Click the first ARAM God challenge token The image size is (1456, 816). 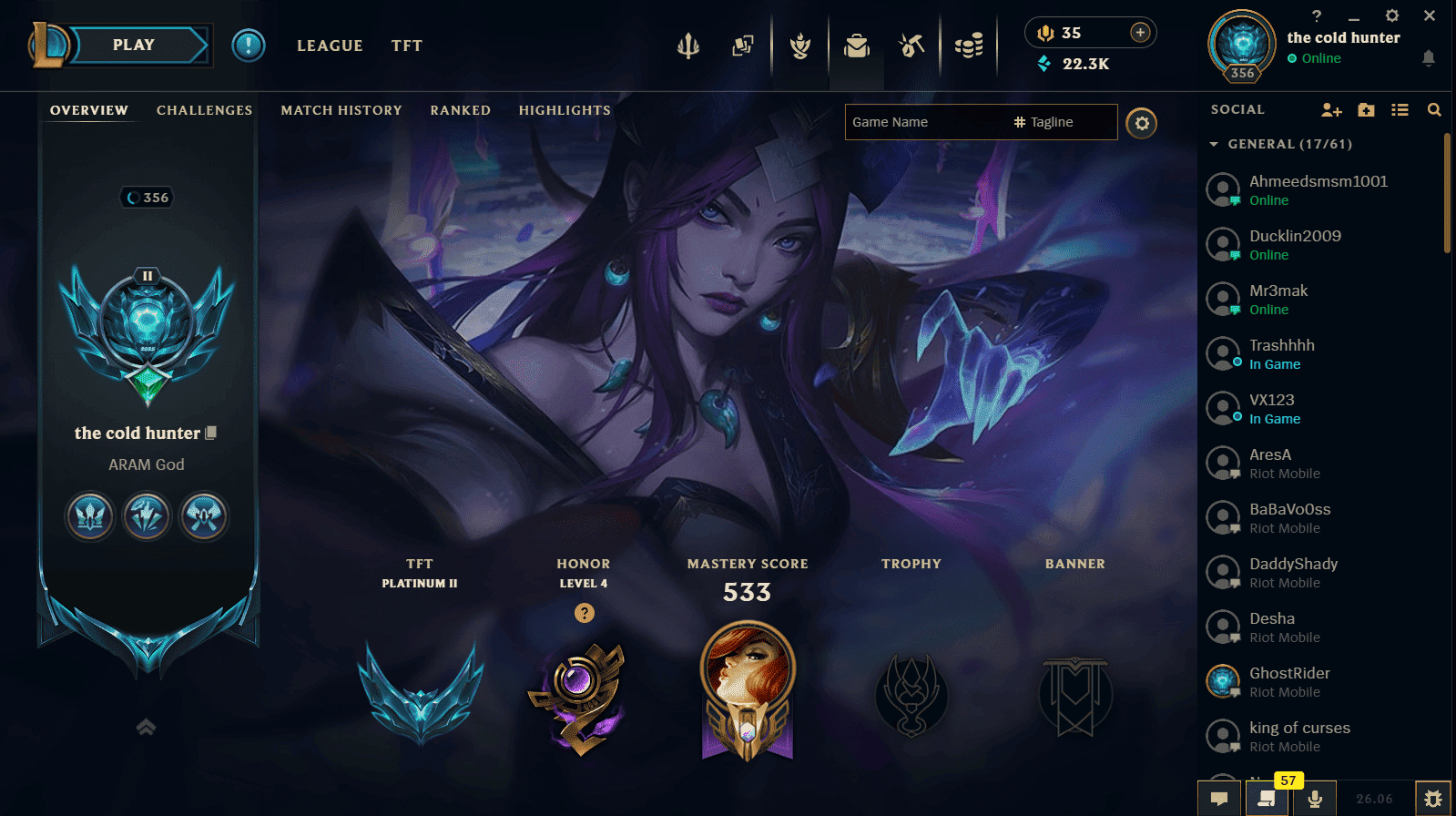[90, 516]
